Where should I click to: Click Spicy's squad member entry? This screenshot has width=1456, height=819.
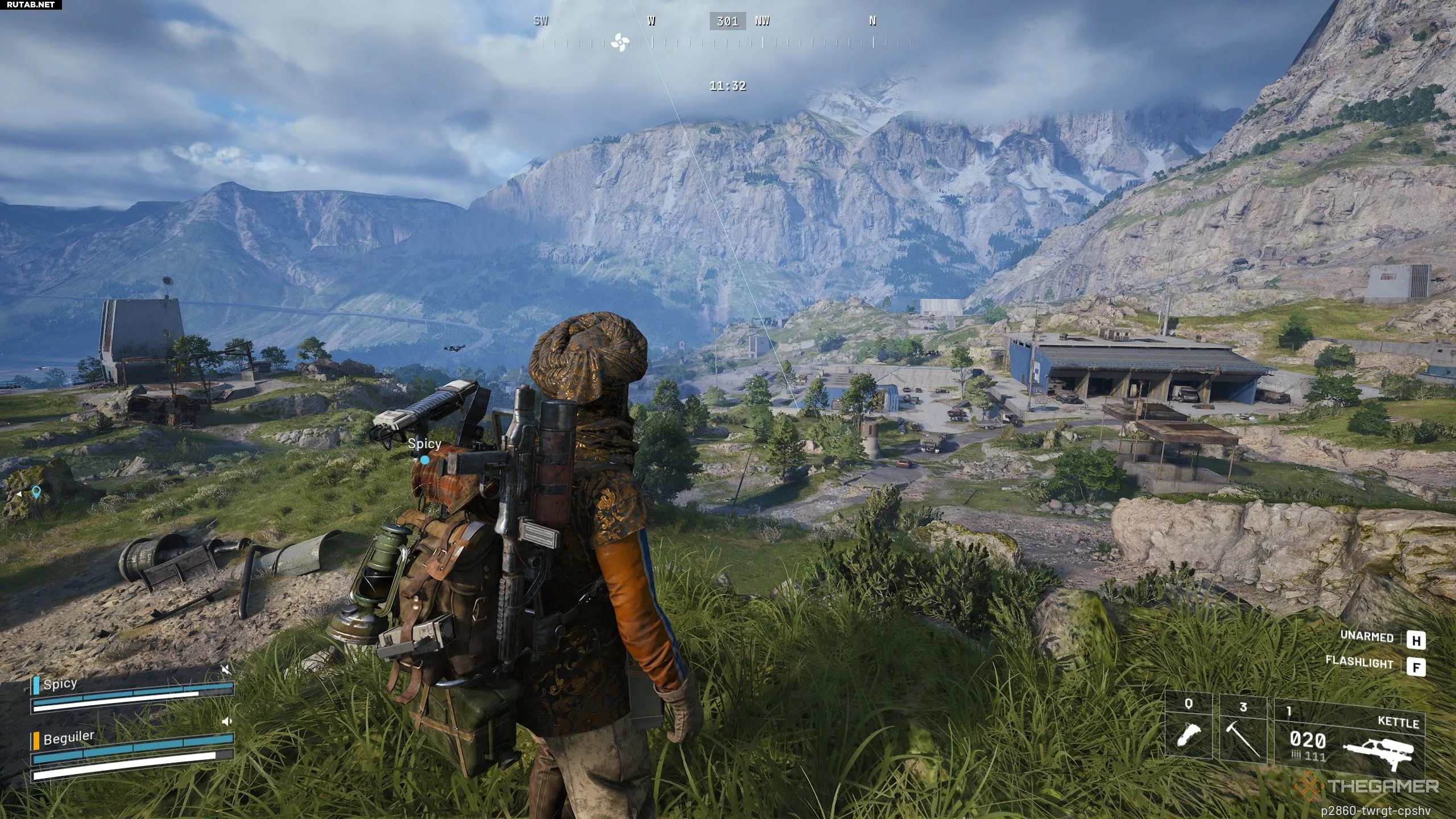[60, 684]
